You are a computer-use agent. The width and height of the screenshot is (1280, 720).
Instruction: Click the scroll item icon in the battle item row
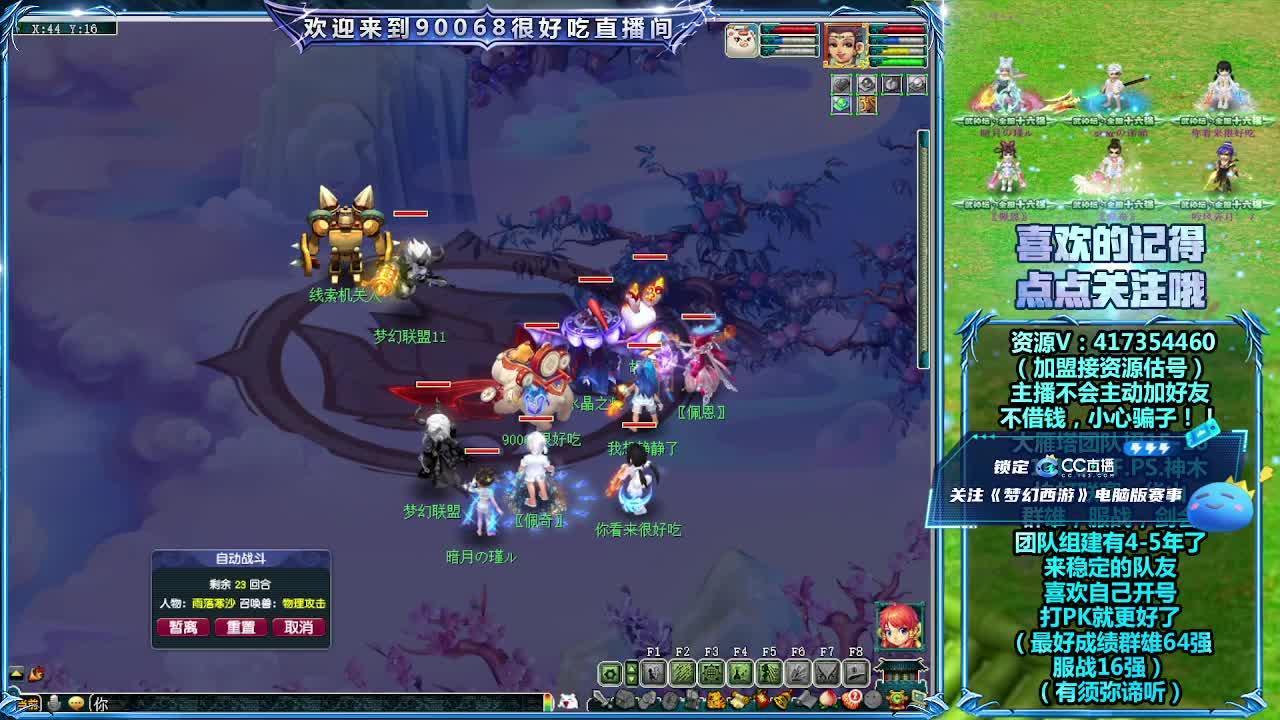tap(737, 699)
